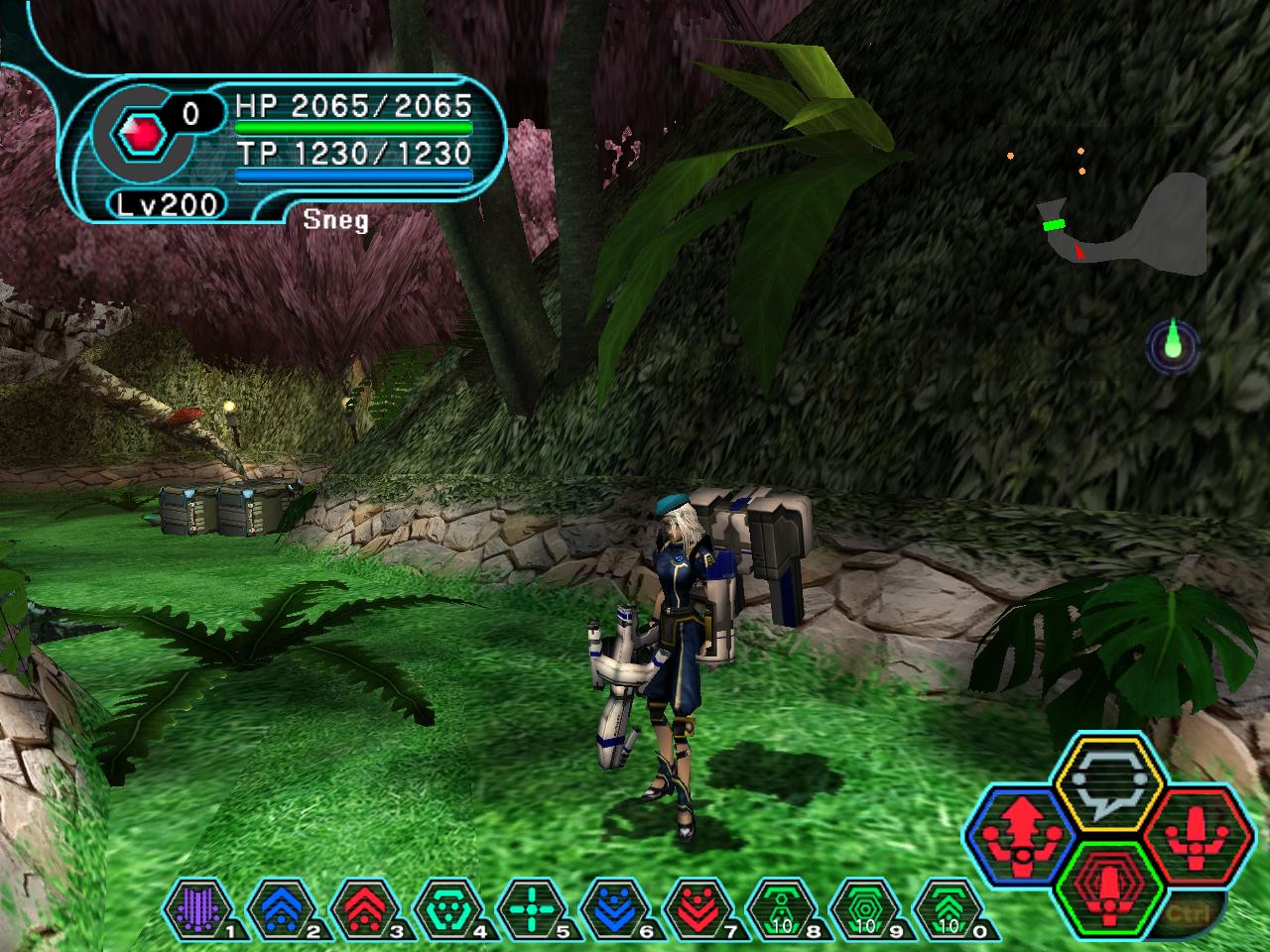Click the green compass indicator

[x=1174, y=346]
